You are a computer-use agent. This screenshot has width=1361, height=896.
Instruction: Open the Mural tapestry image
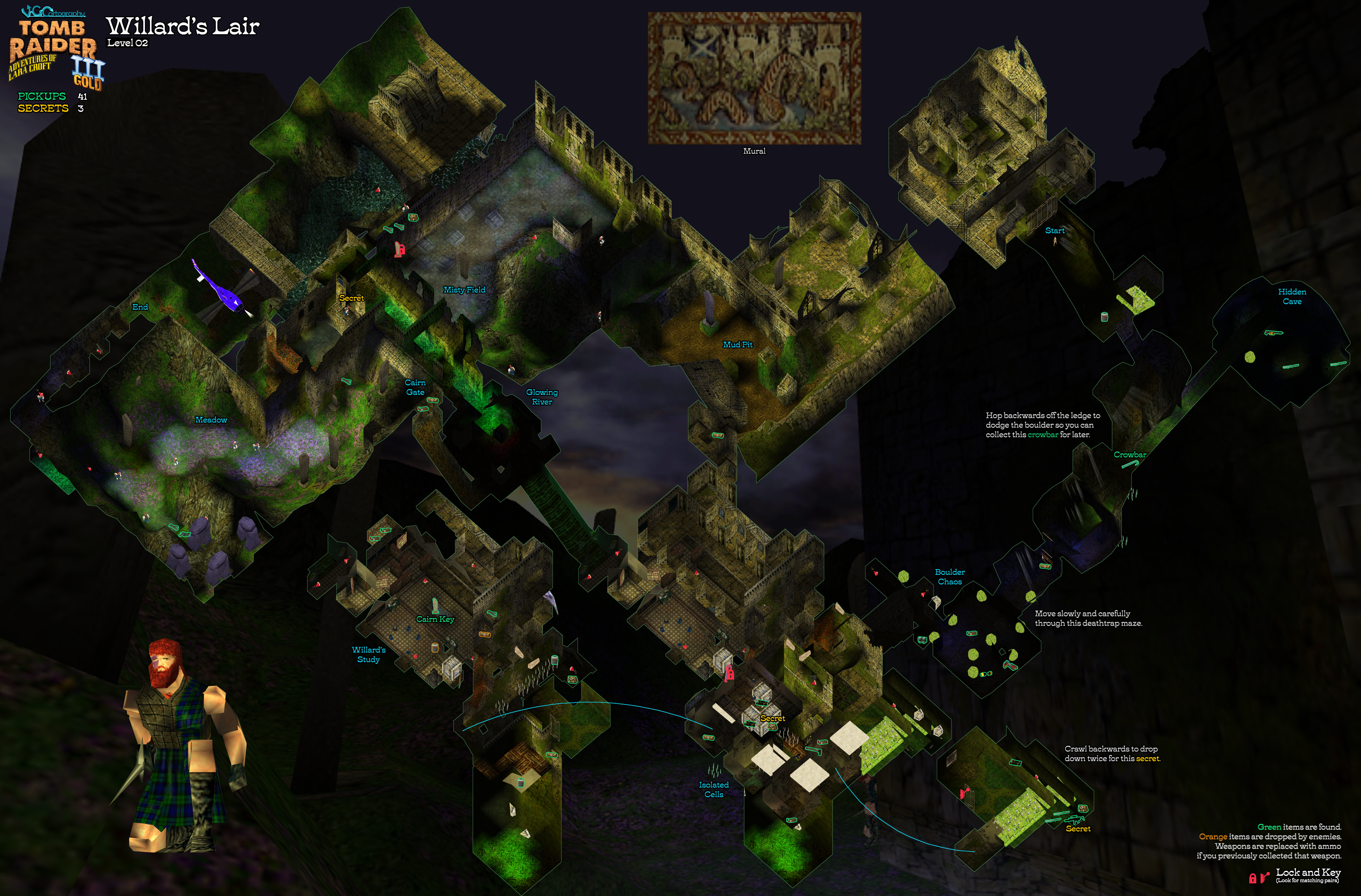pyautogui.click(x=754, y=78)
